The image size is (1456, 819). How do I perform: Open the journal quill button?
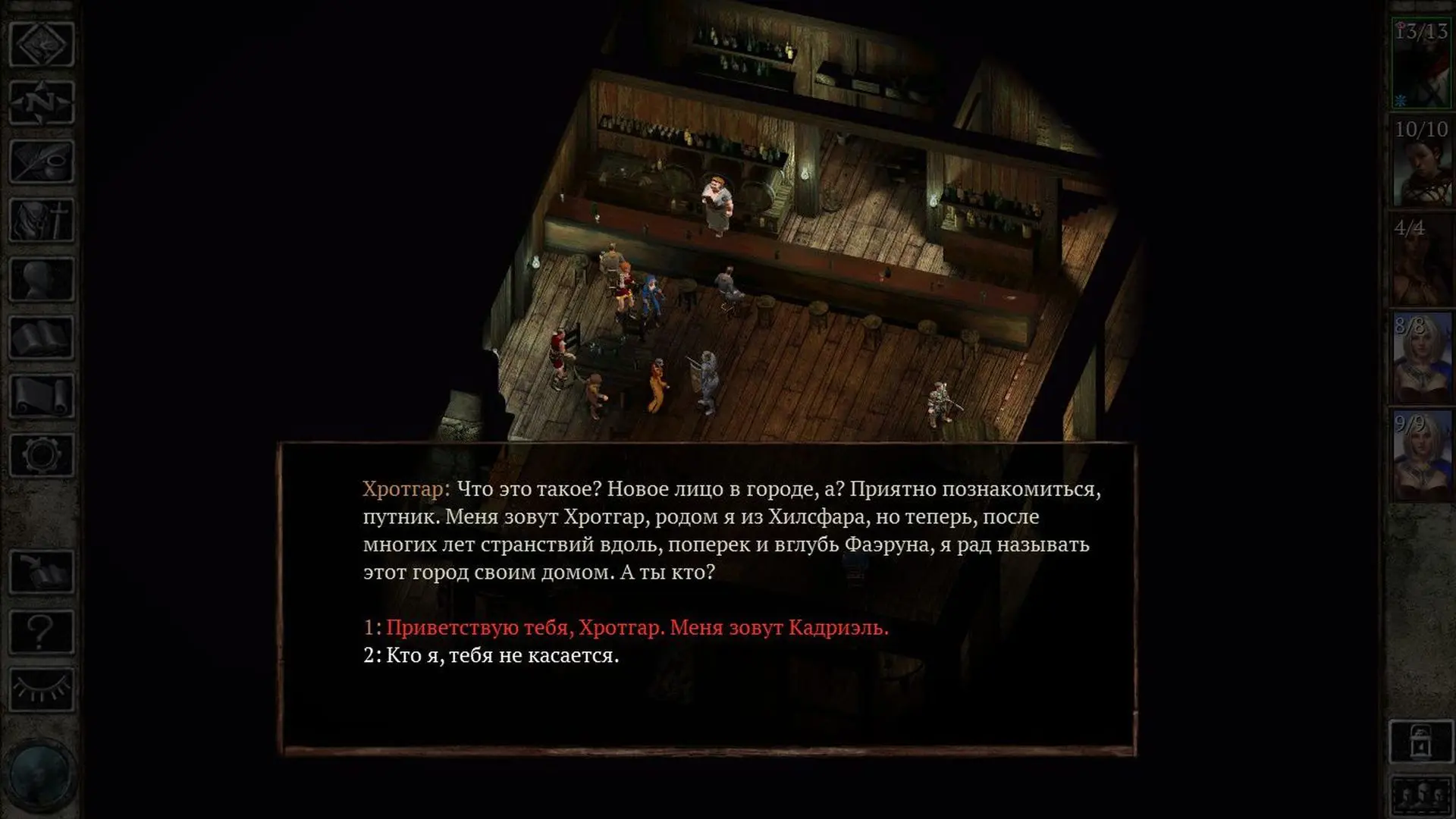pos(41,162)
